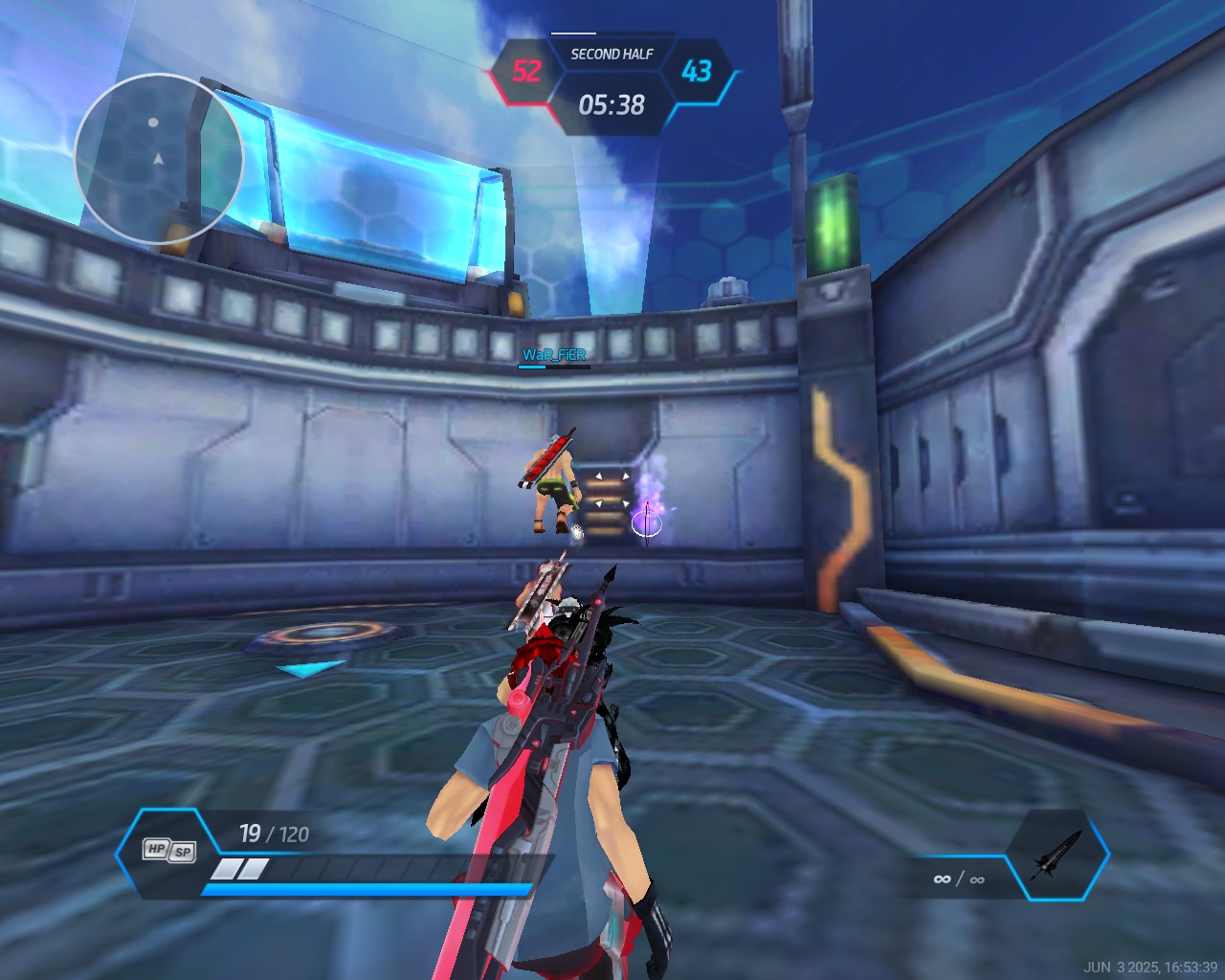Click the circular minimap radar
The width and height of the screenshot is (1225, 980).
159,159
